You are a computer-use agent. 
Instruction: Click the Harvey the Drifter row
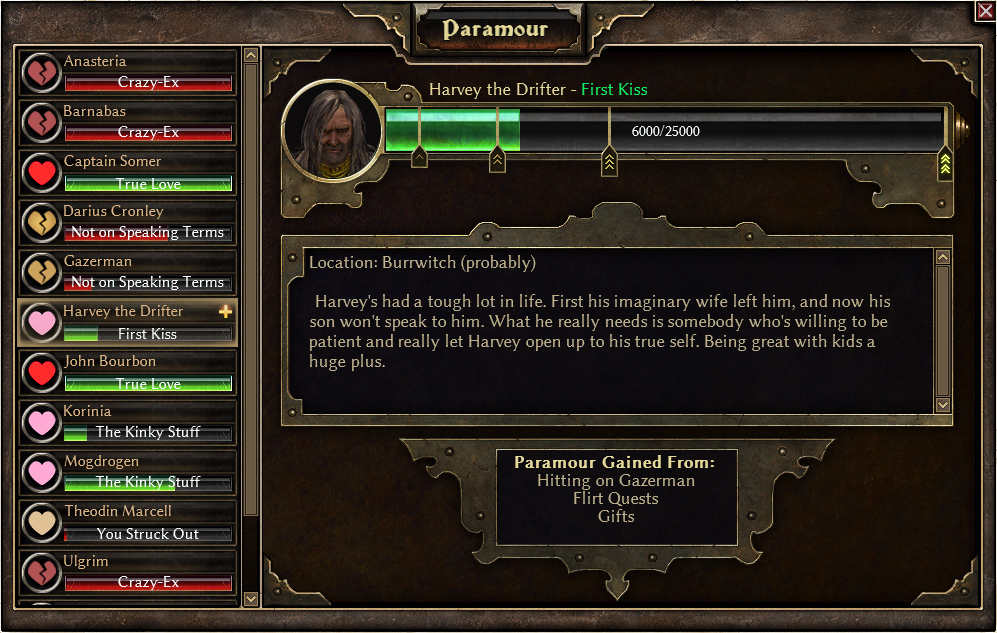[128, 322]
